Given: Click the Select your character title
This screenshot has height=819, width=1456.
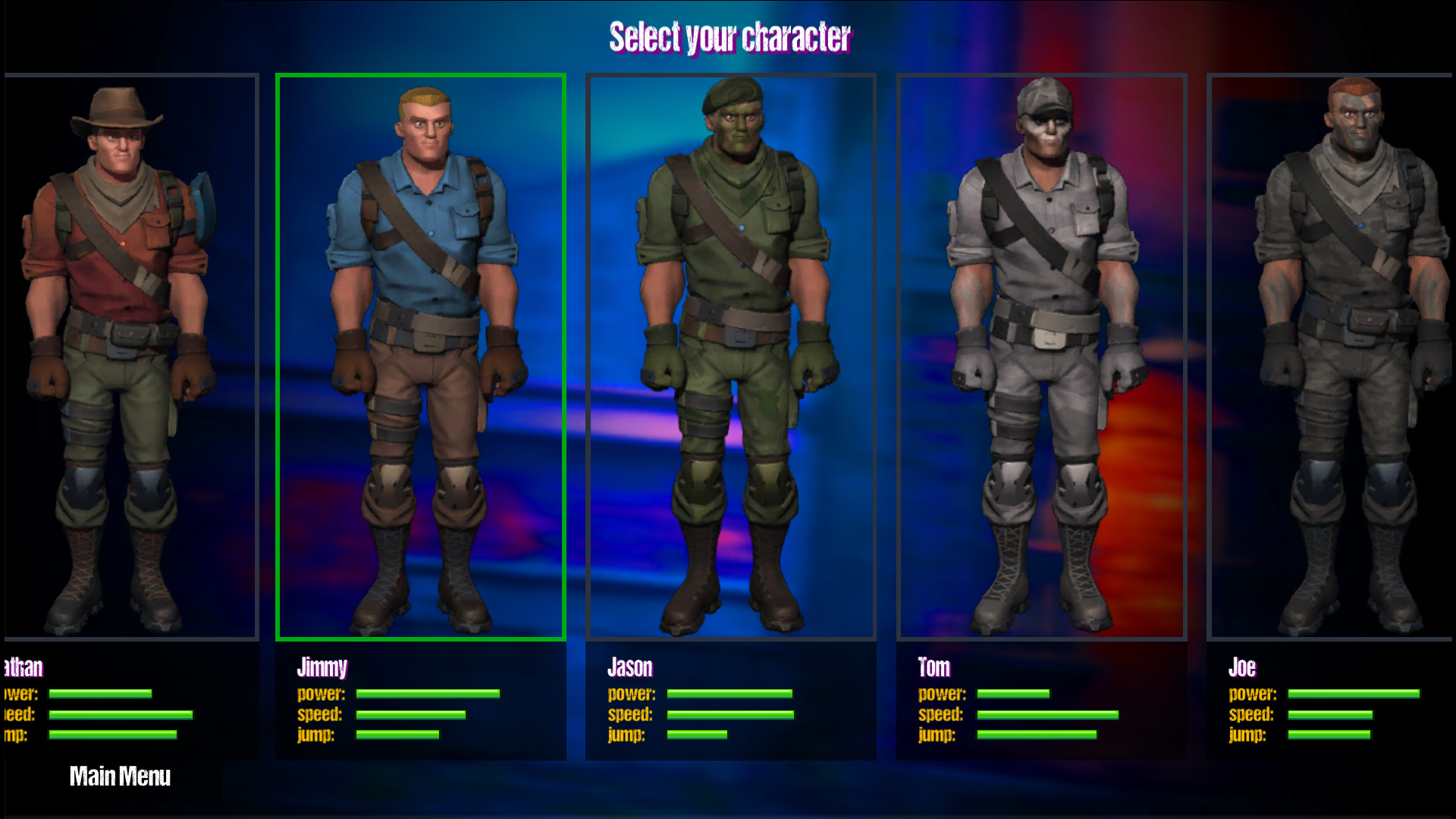Looking at the screenshot, I should click(x=730, y=36).
